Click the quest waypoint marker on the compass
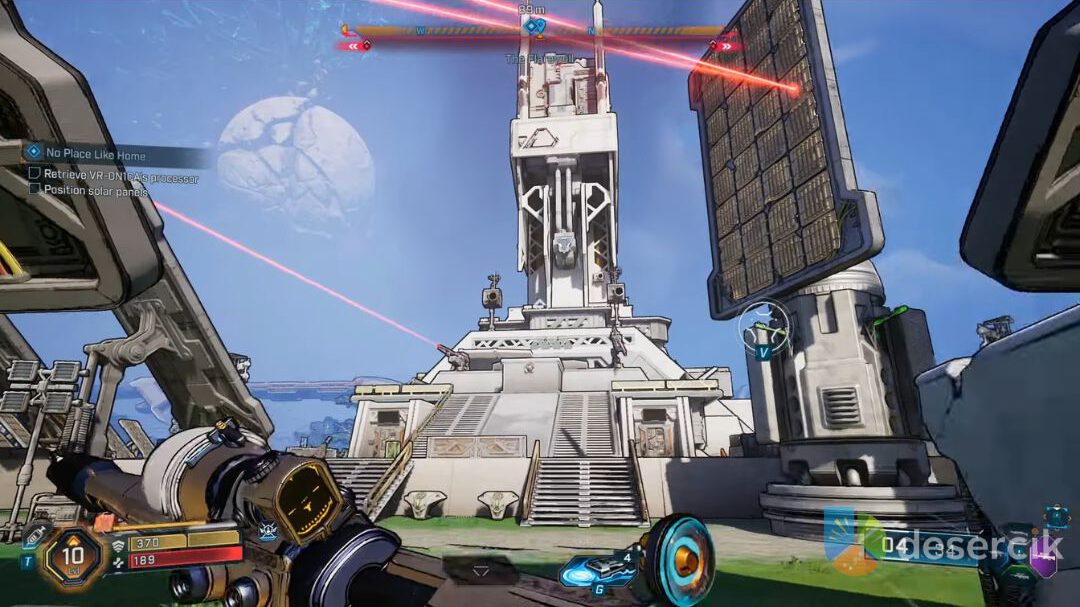This screenshot has height=607, width=1080. pyautogui.click(x=533, y=27)
